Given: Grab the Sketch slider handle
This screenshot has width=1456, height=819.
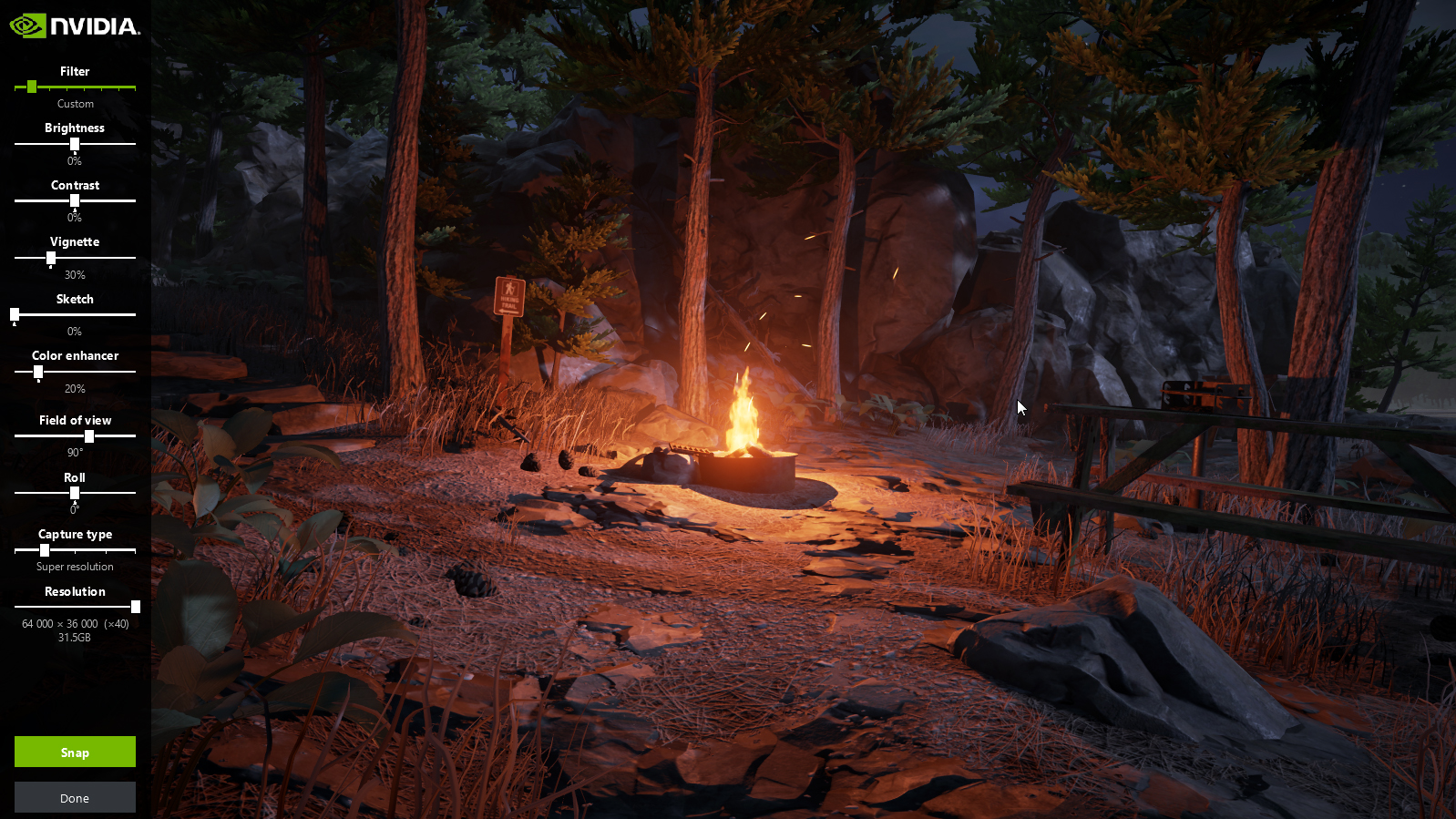Looking at the screenshot, I should [15, 314].
